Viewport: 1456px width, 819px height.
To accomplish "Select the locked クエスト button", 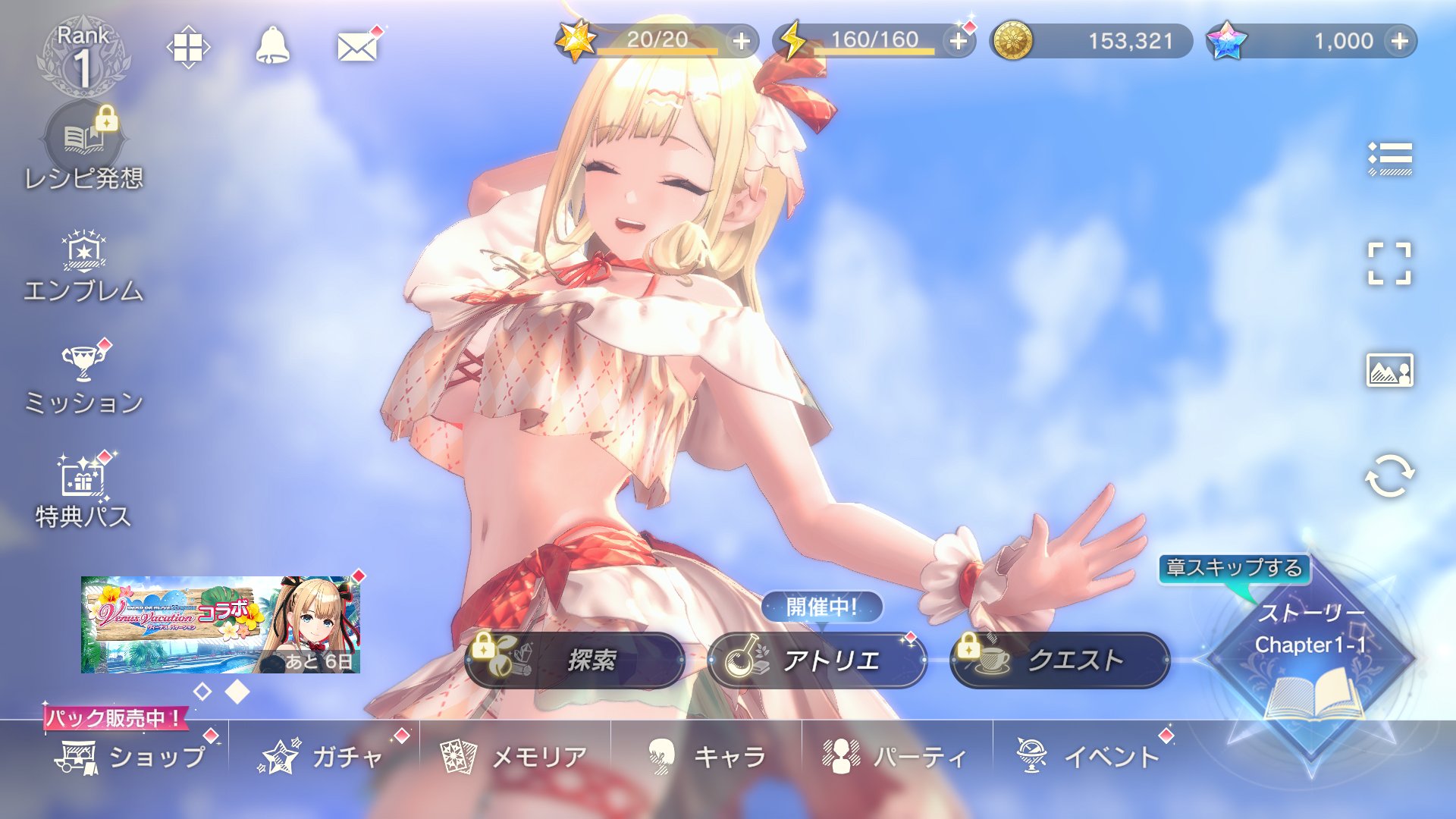I will [1059, 661].
